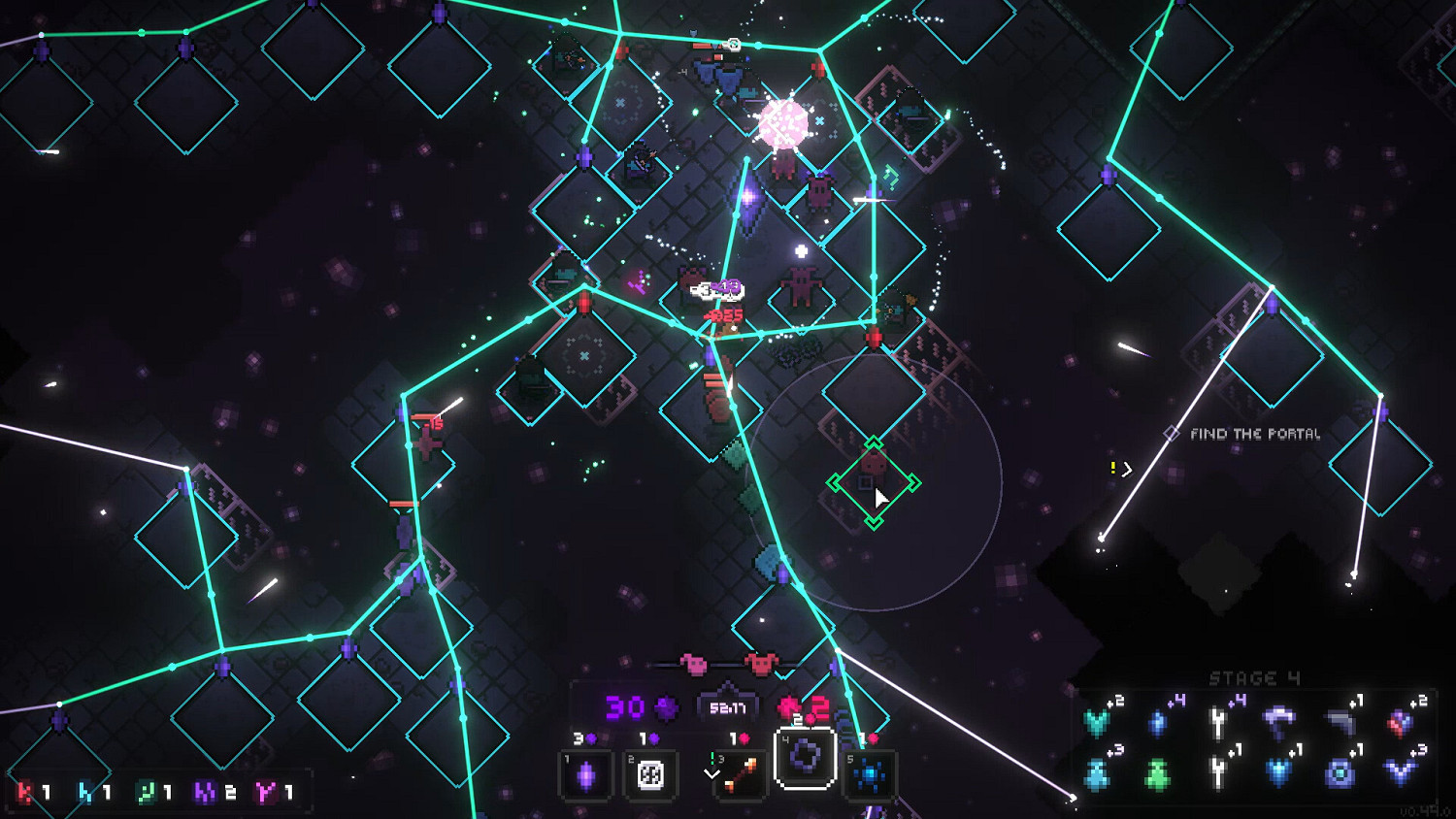Select the purple ring in hotbar slot 4
This screenshot has width=1456, height=819.
coord(805,757)
